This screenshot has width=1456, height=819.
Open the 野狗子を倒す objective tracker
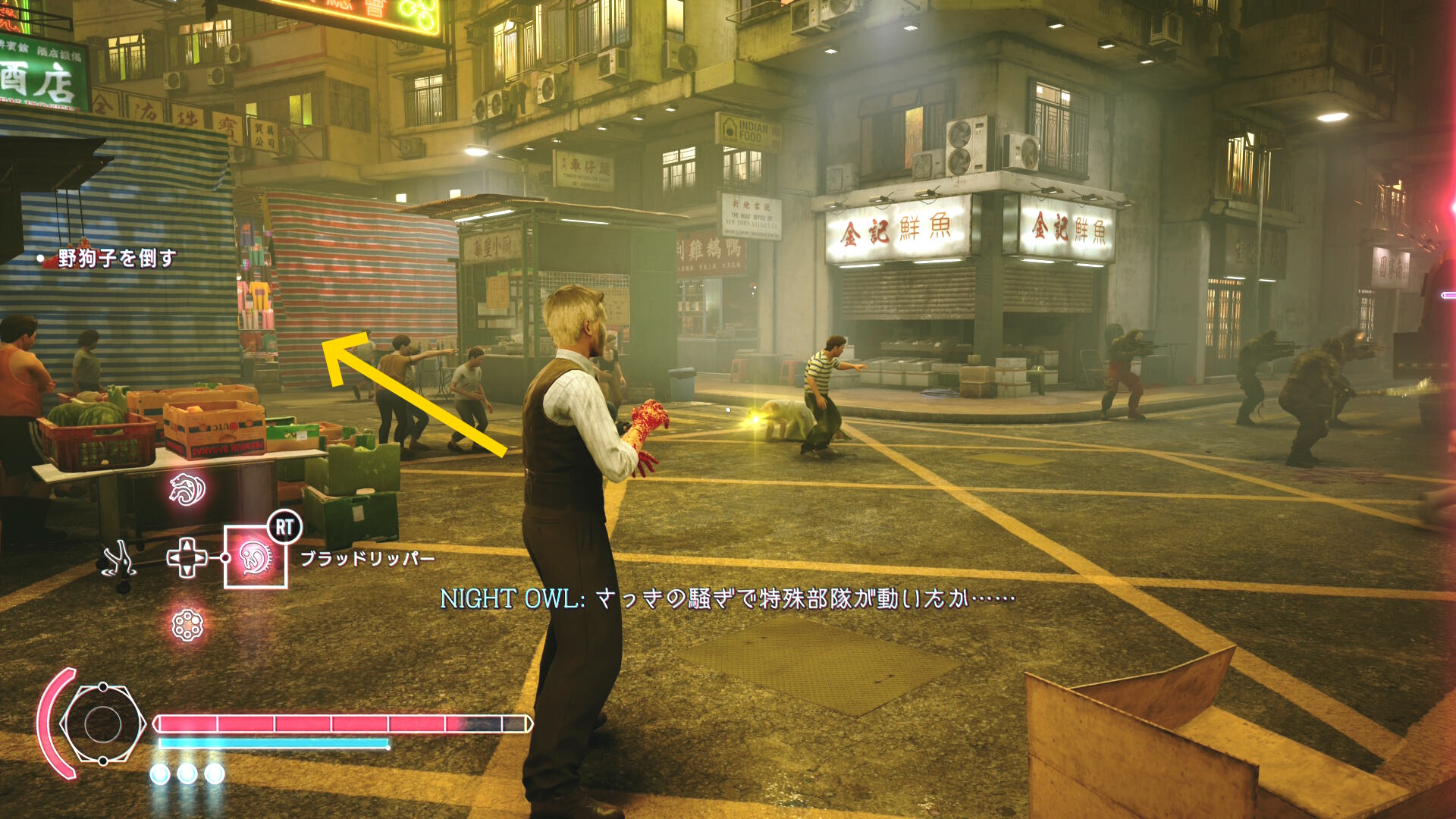coord(116,259)
